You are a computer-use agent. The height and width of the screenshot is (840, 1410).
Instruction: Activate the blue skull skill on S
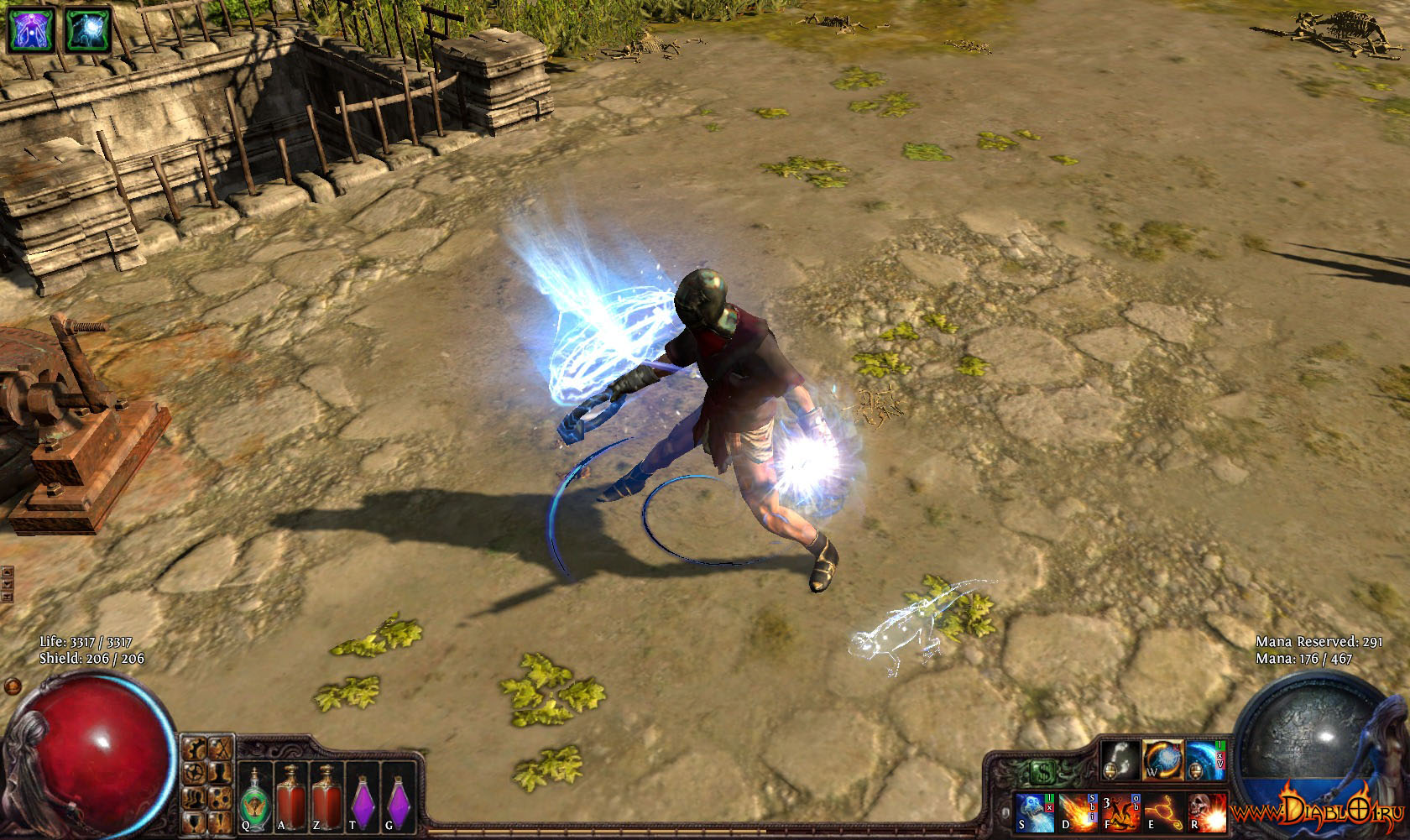[1036, 813]
